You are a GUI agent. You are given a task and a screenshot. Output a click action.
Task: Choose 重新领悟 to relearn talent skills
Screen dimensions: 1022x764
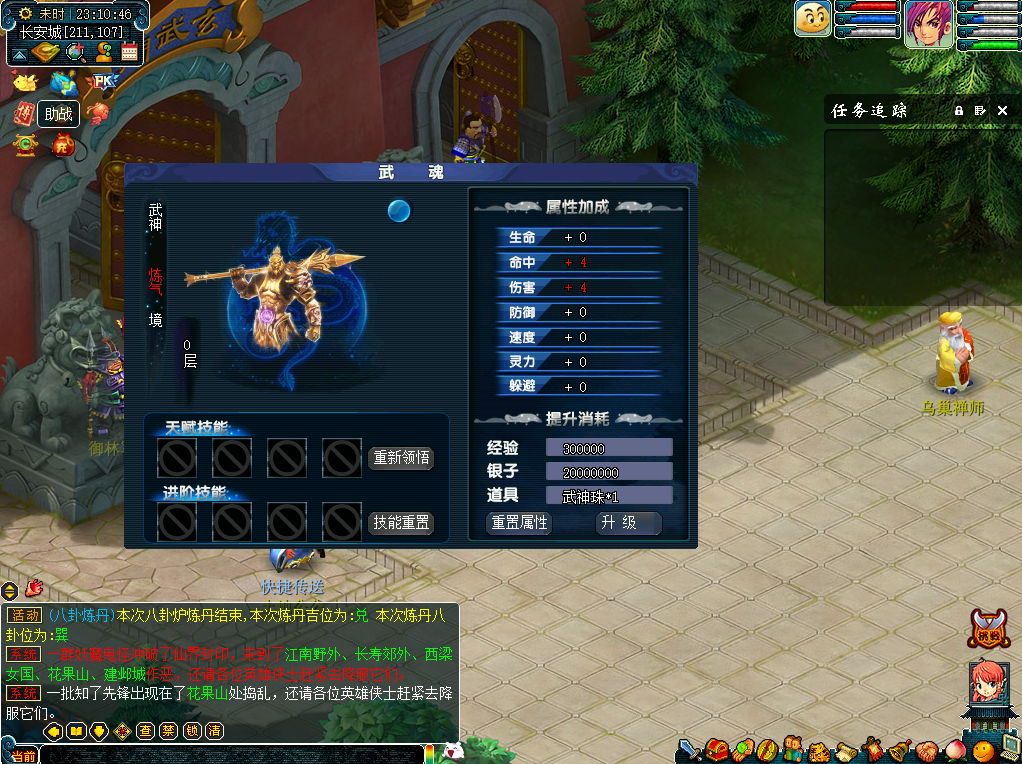[401, 458]
